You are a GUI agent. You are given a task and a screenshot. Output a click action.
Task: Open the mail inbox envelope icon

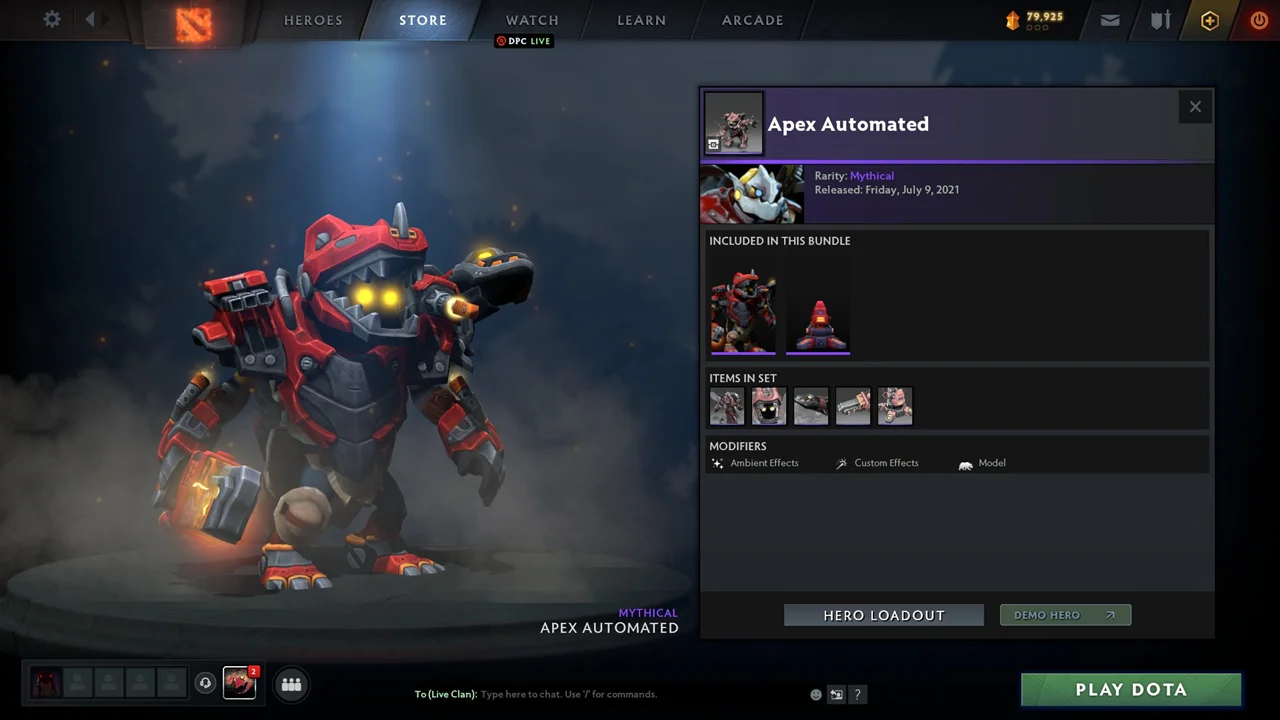coord(1110,20)
